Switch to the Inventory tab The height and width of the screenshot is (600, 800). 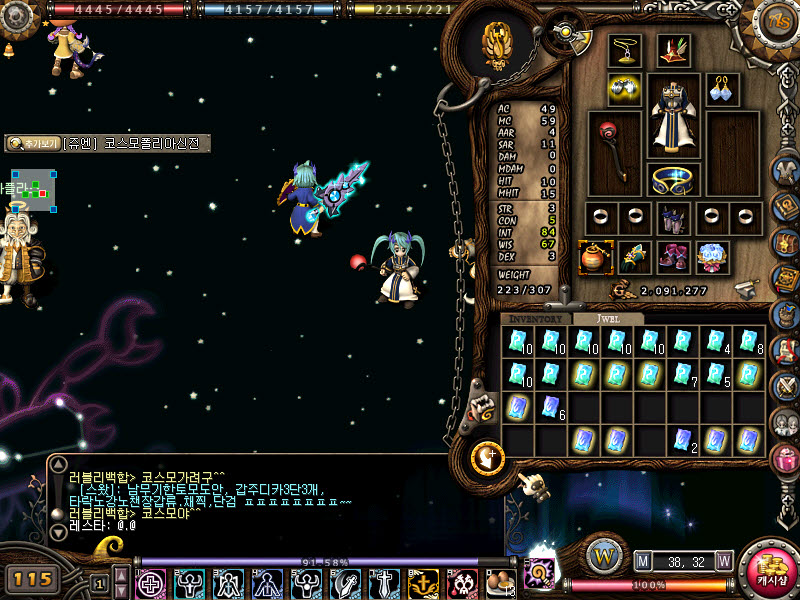536,319
